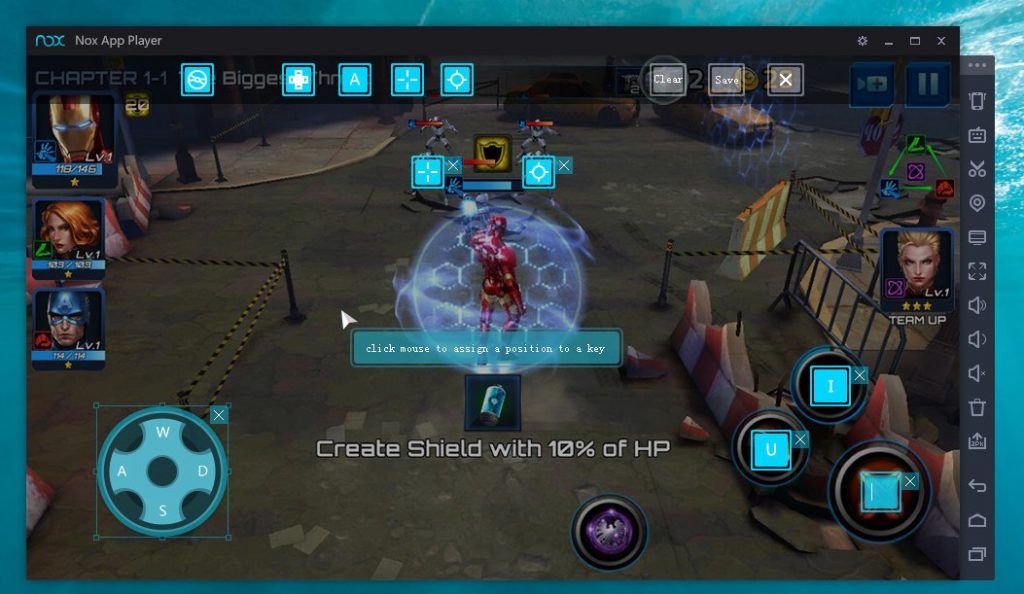
Task: Remove the U key mapping with its X
Action: pos(800,439)
